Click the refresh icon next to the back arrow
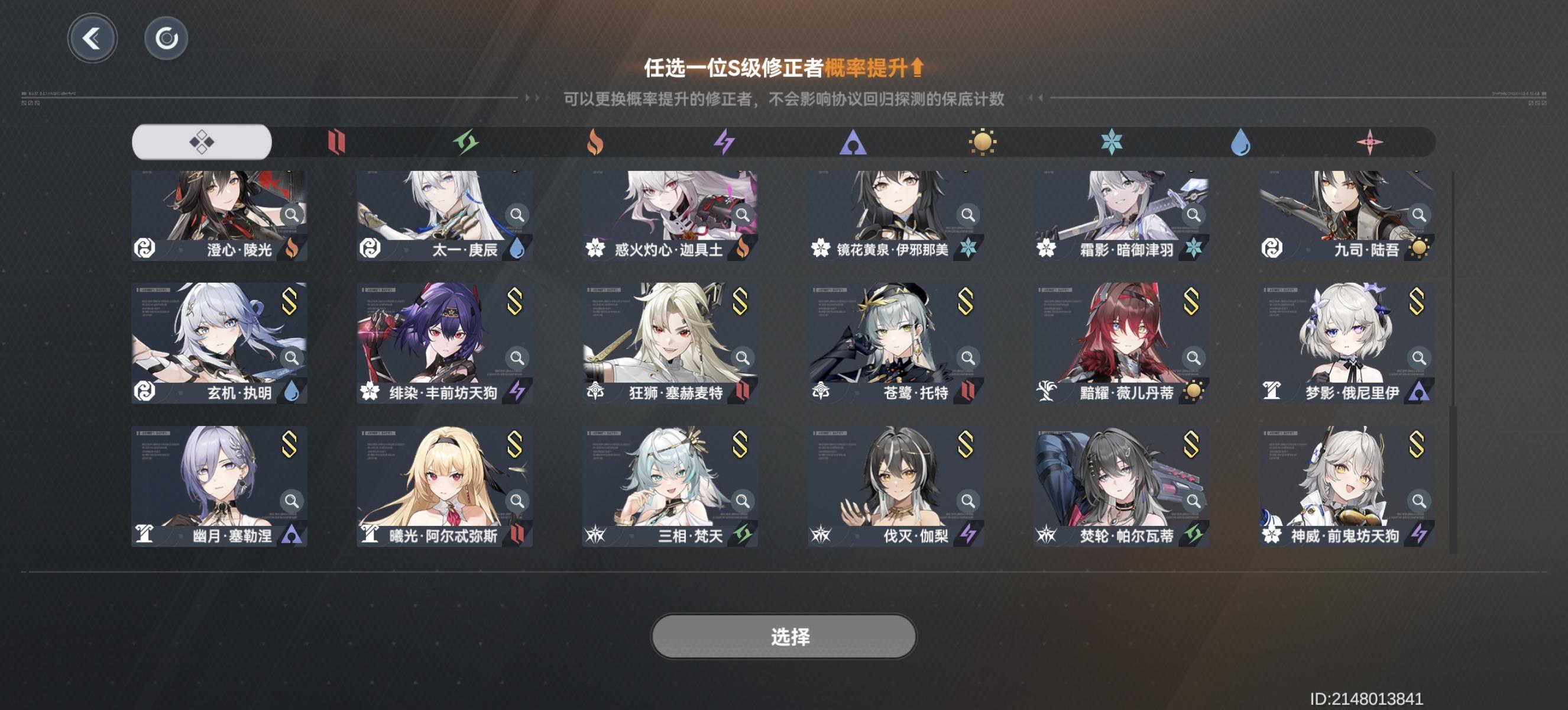This screenshot has width=1568, height=710. pos(164,38)
